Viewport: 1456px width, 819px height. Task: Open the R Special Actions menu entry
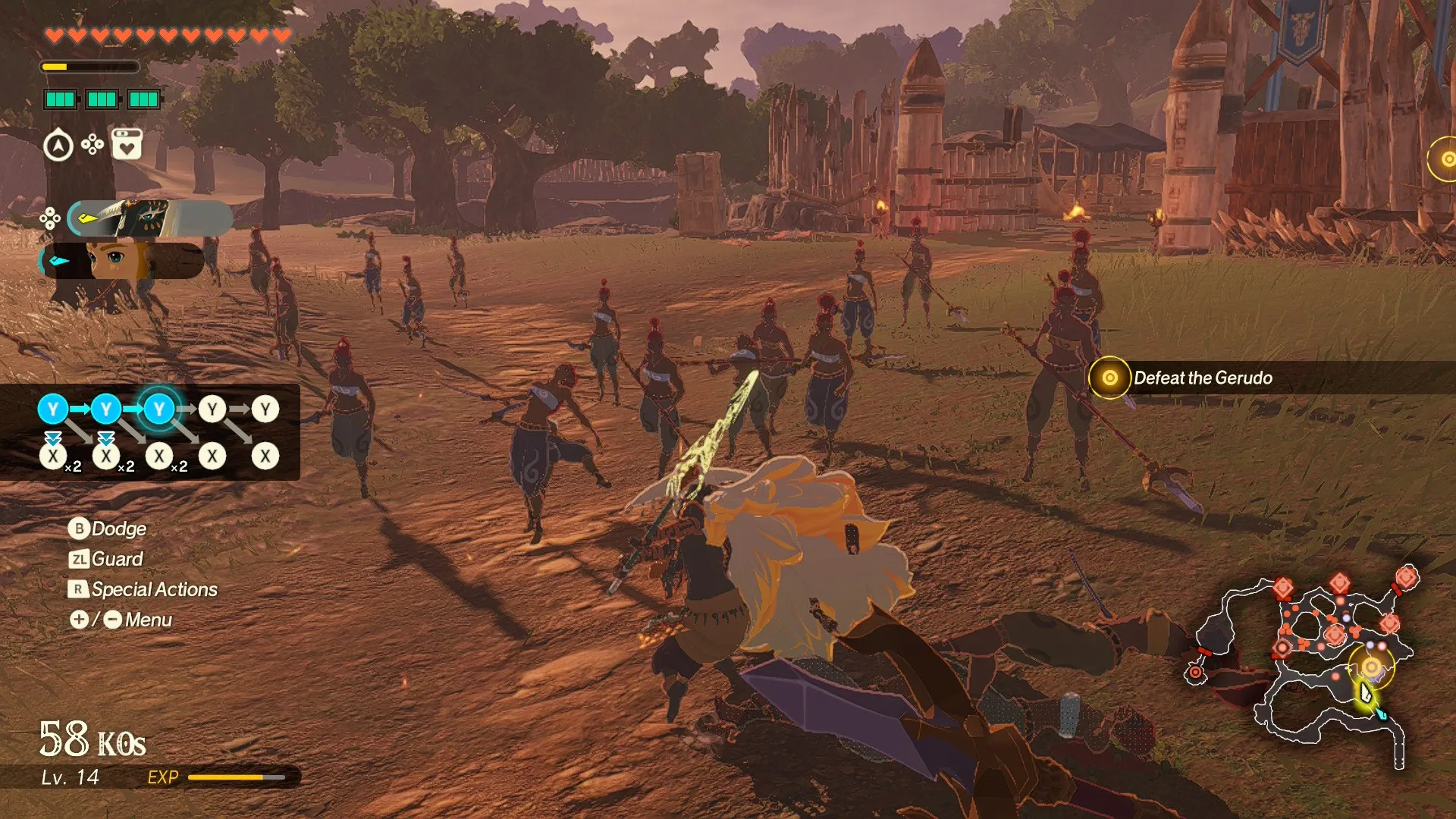[x=79, y=589]
